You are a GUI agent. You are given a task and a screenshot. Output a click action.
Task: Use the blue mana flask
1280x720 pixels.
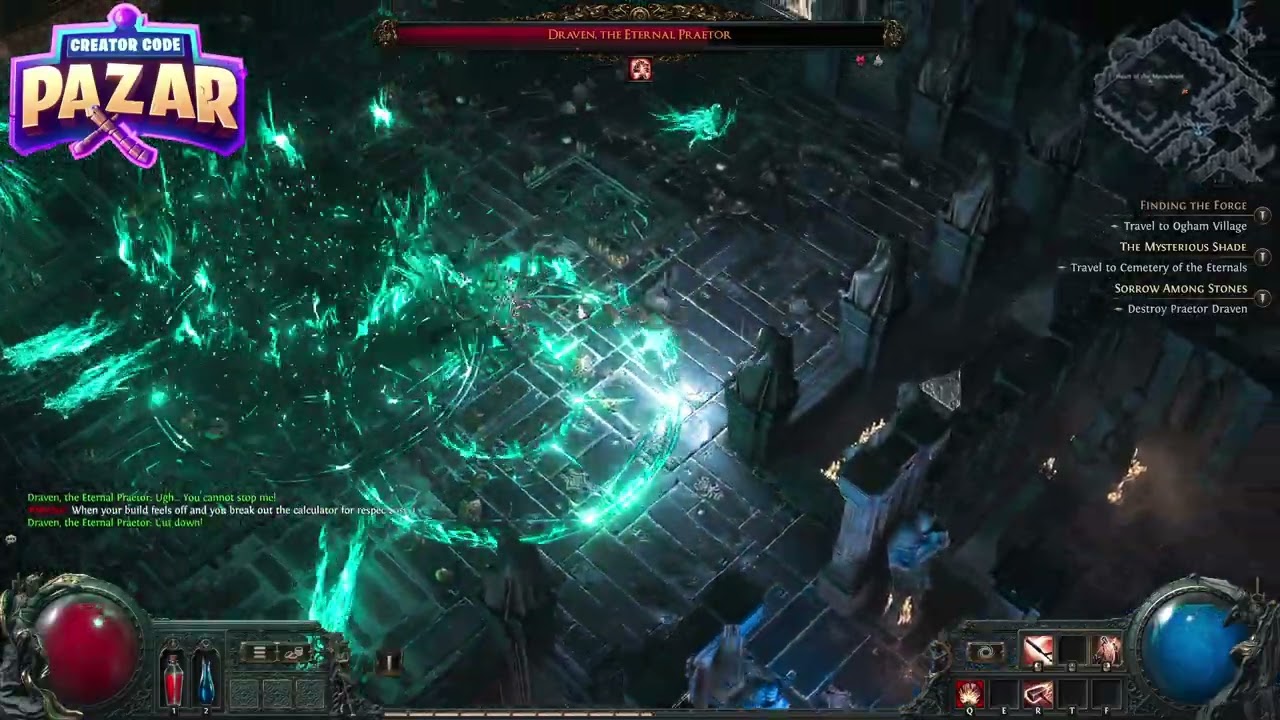pos(205,675)
